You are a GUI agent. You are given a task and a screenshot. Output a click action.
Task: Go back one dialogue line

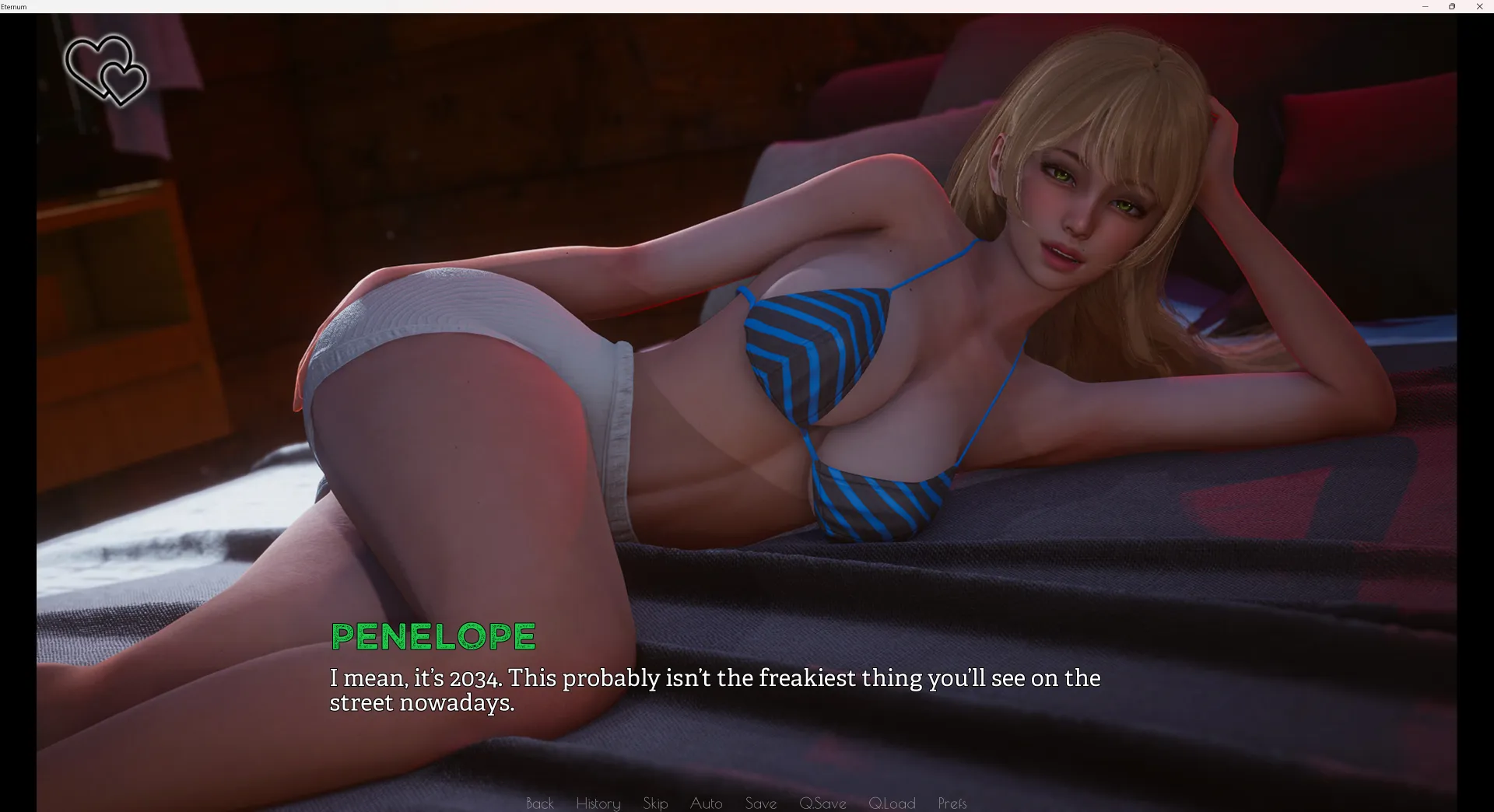pos(540,803)
